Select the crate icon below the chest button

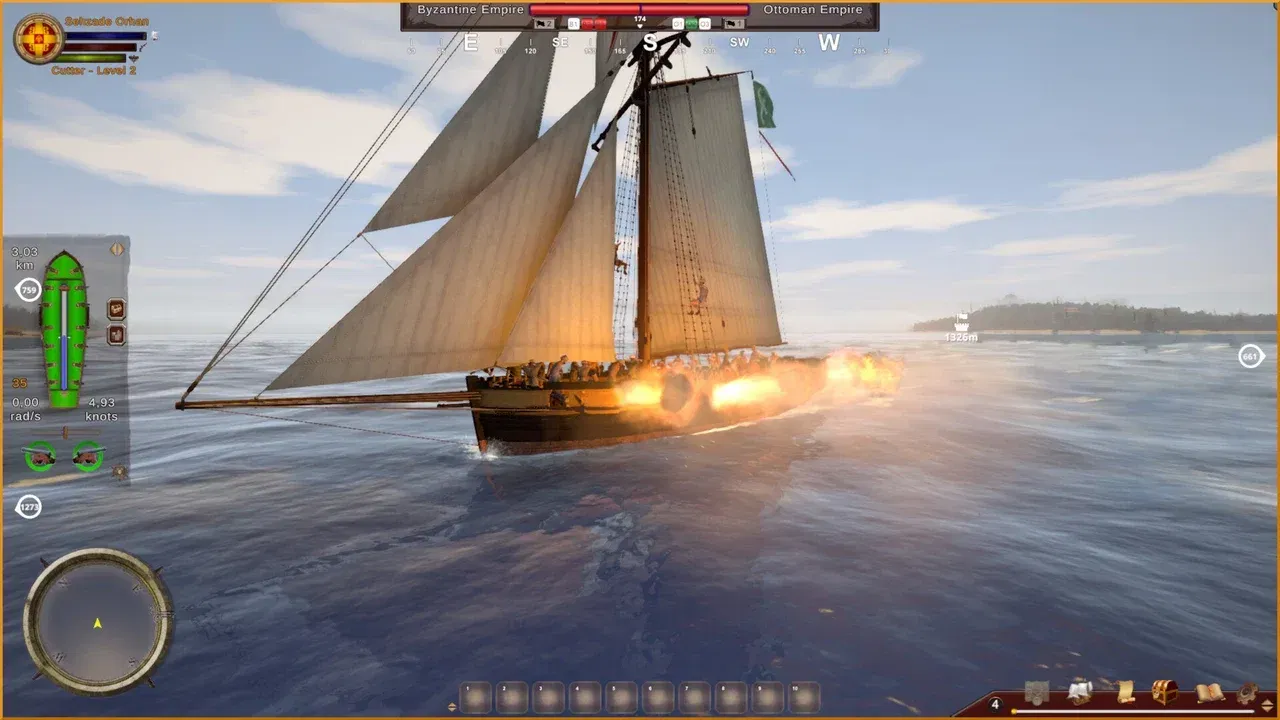click(x=116, y=334)
